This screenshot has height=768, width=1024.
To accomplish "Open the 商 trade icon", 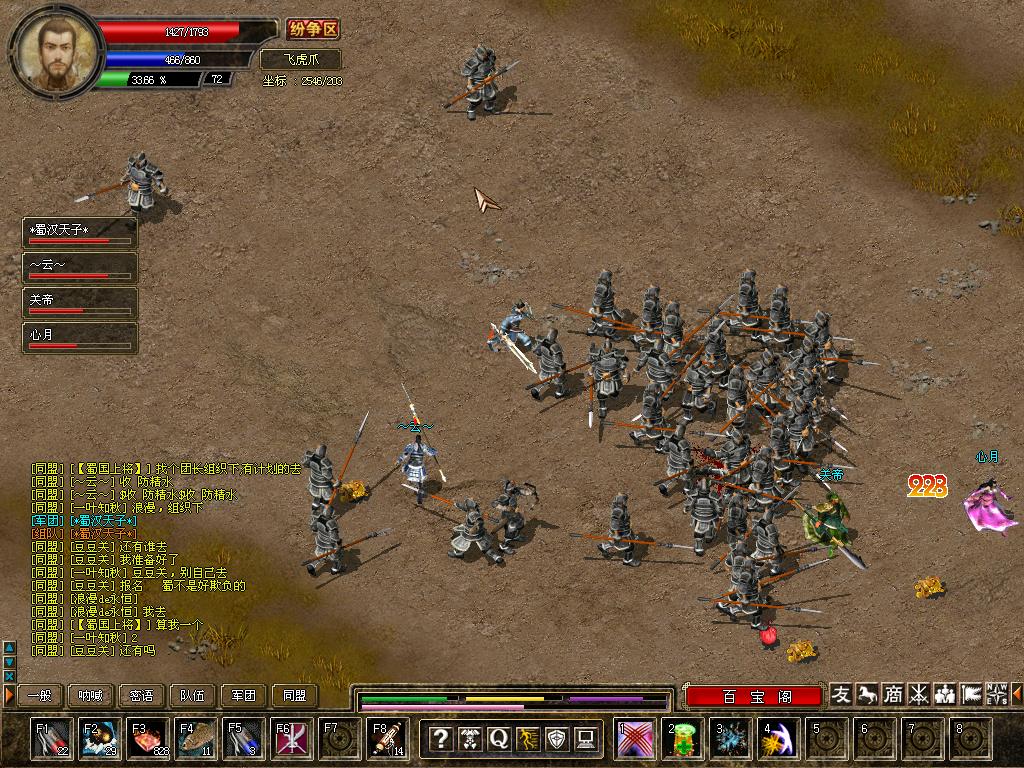I will (894, 694).
